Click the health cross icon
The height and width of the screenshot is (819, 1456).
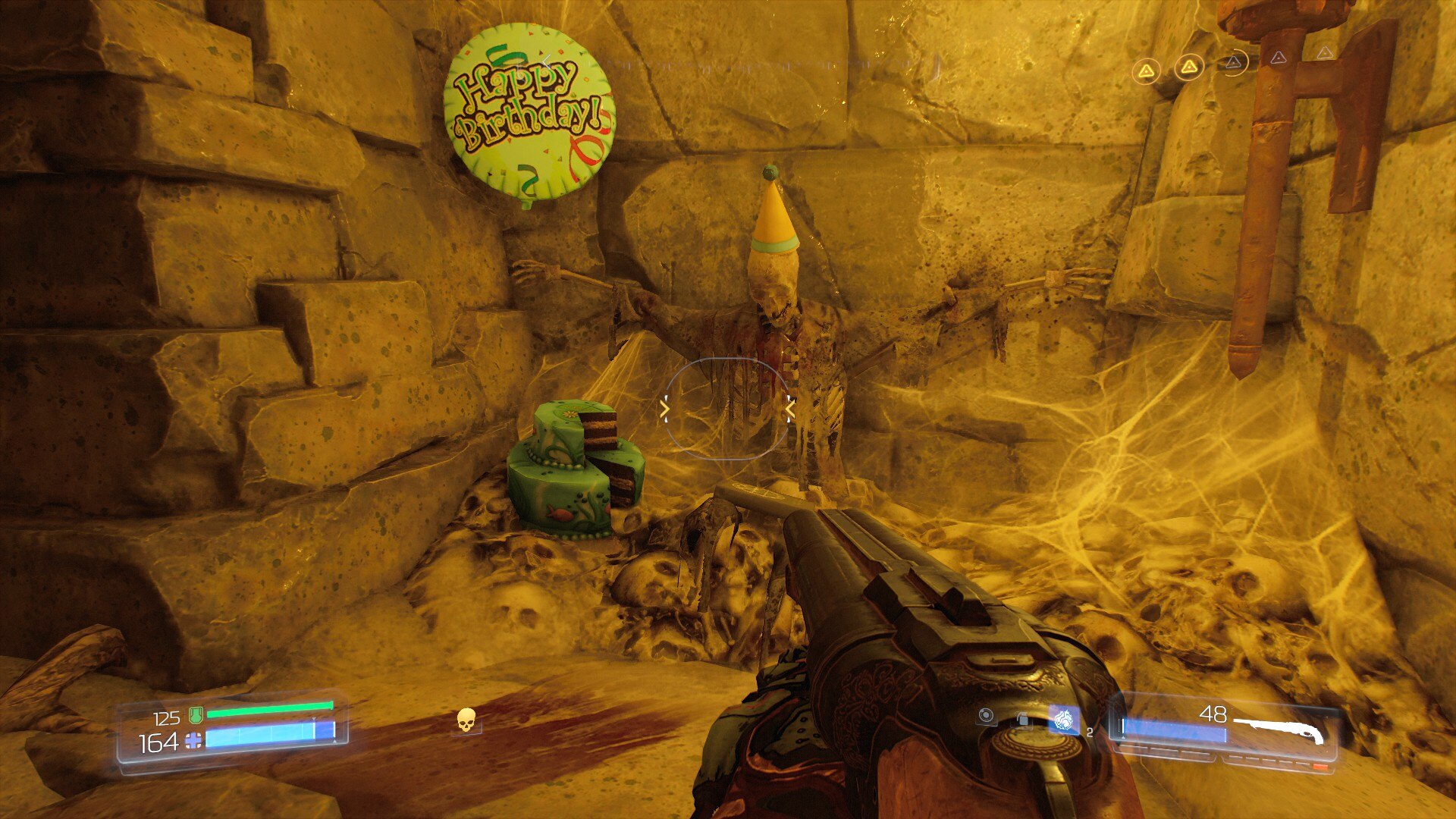194,741
